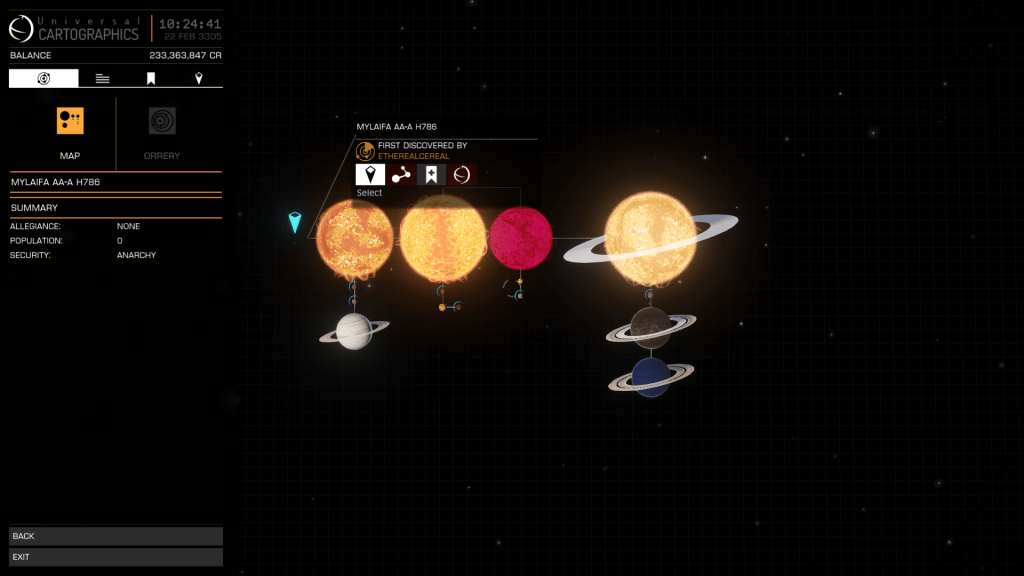Choose the large ringed yellow star
The image size is (1024, 576).
pos(650,240)
